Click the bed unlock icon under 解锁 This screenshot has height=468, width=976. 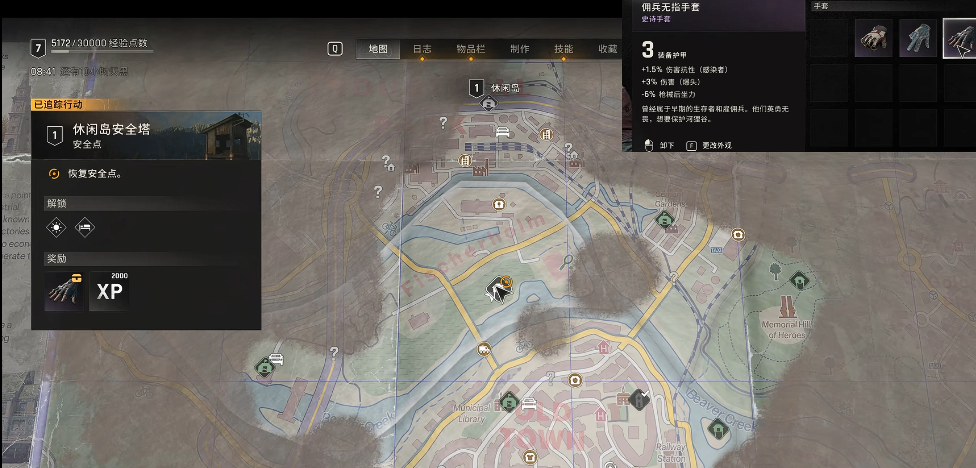coord(85,227)
